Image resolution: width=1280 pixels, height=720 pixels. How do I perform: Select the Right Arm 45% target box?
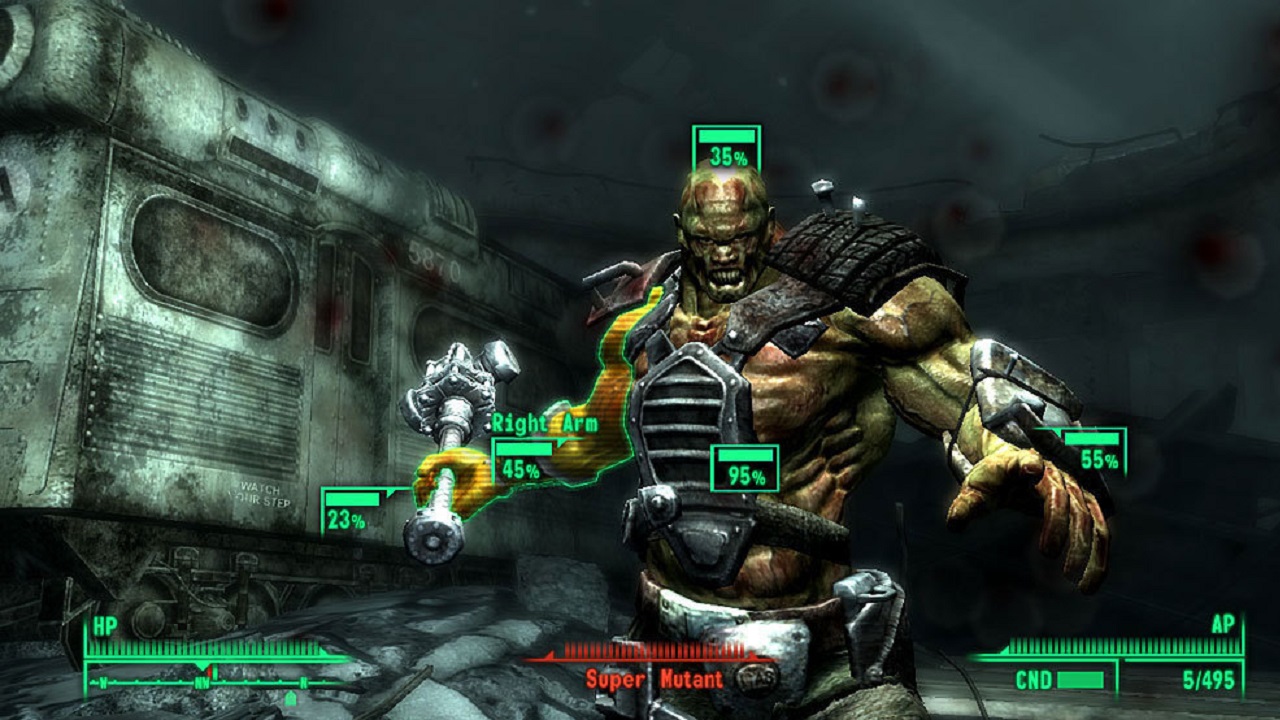(x=522, y=461)
